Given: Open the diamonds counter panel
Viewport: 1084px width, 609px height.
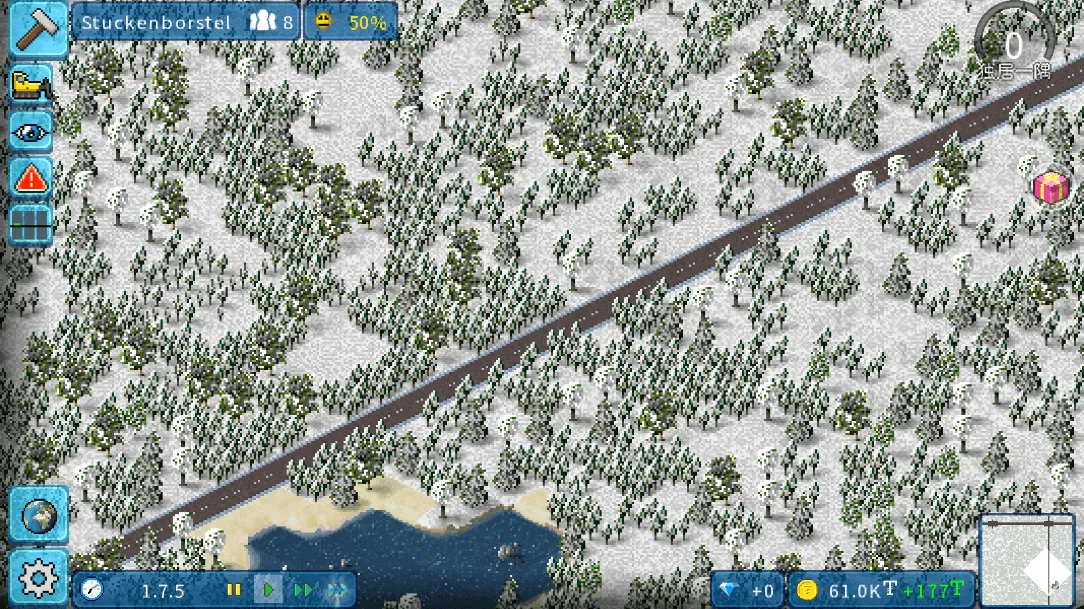Looking at the screenshot, I should [x=747, y=590].
